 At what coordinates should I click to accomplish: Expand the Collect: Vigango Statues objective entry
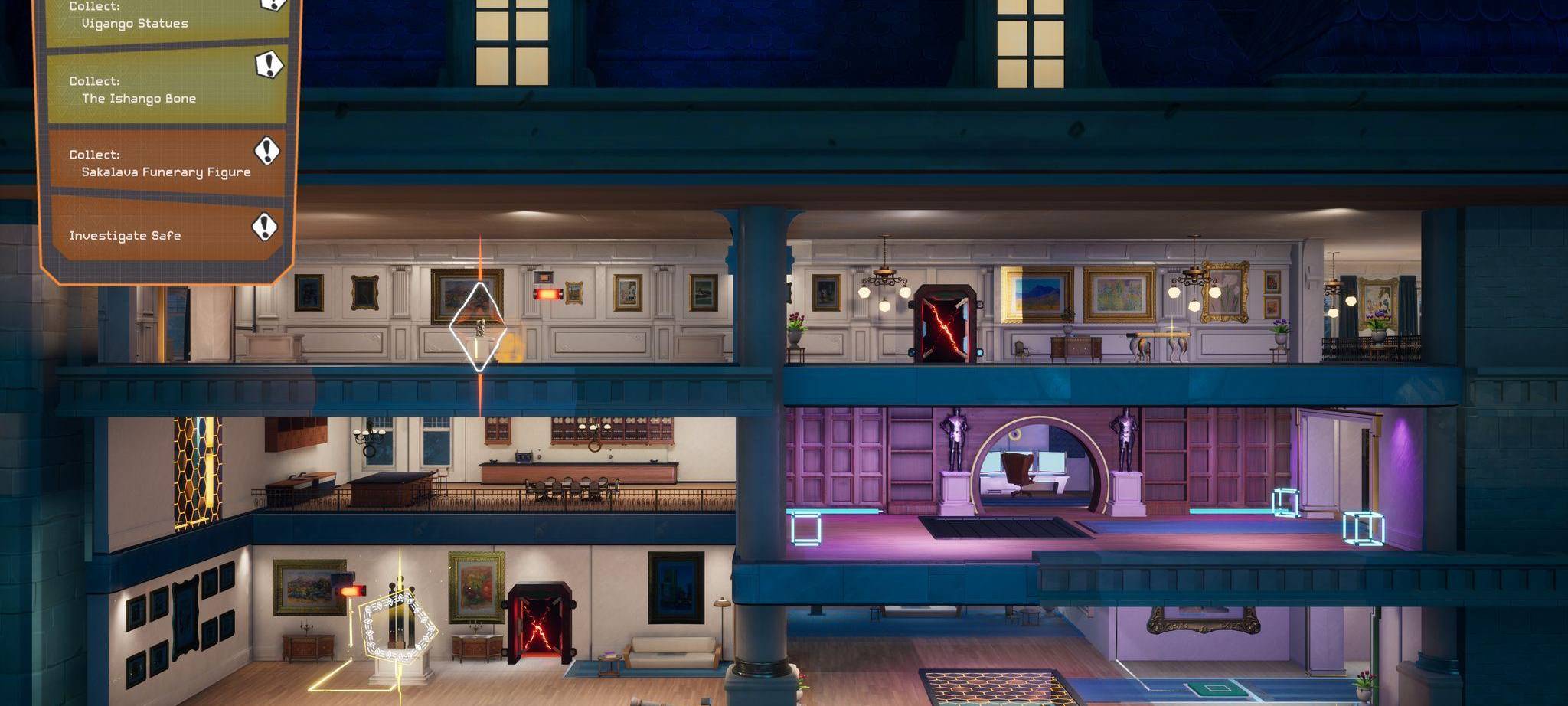(138, 17)
